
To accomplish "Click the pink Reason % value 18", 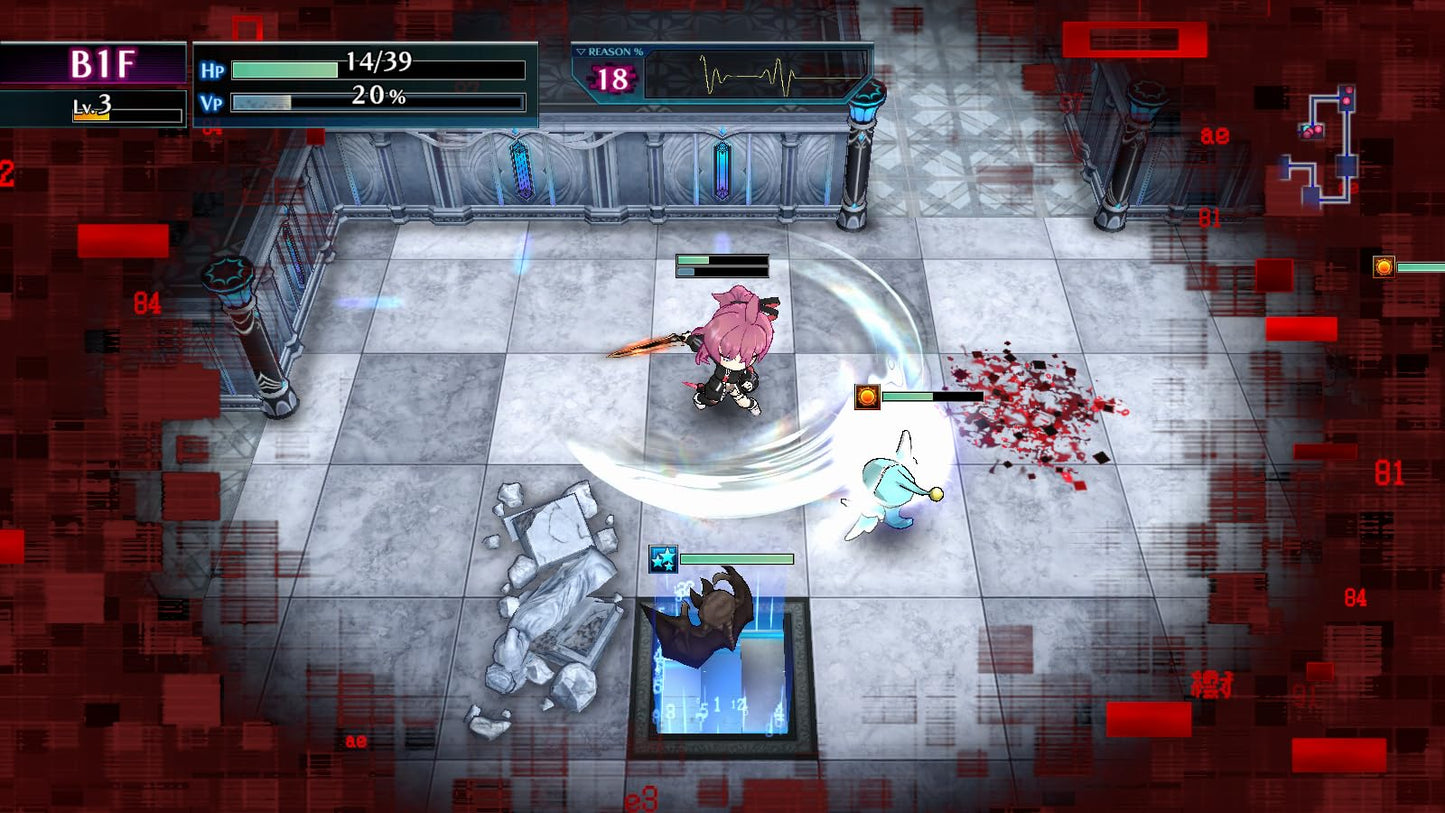I will pyautogui.click(x=614, y=78).
